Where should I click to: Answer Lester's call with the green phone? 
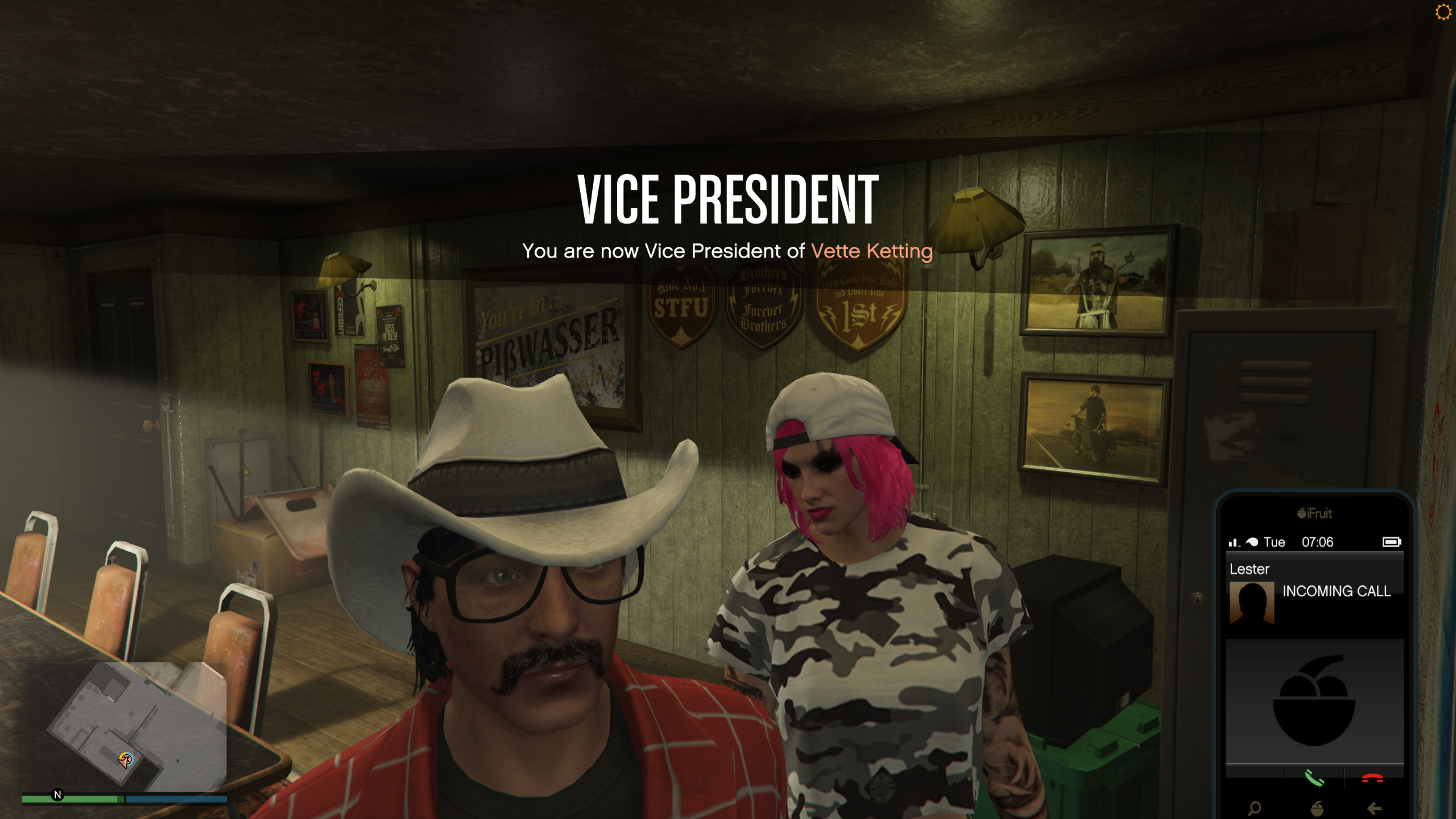coord(1314,777)
